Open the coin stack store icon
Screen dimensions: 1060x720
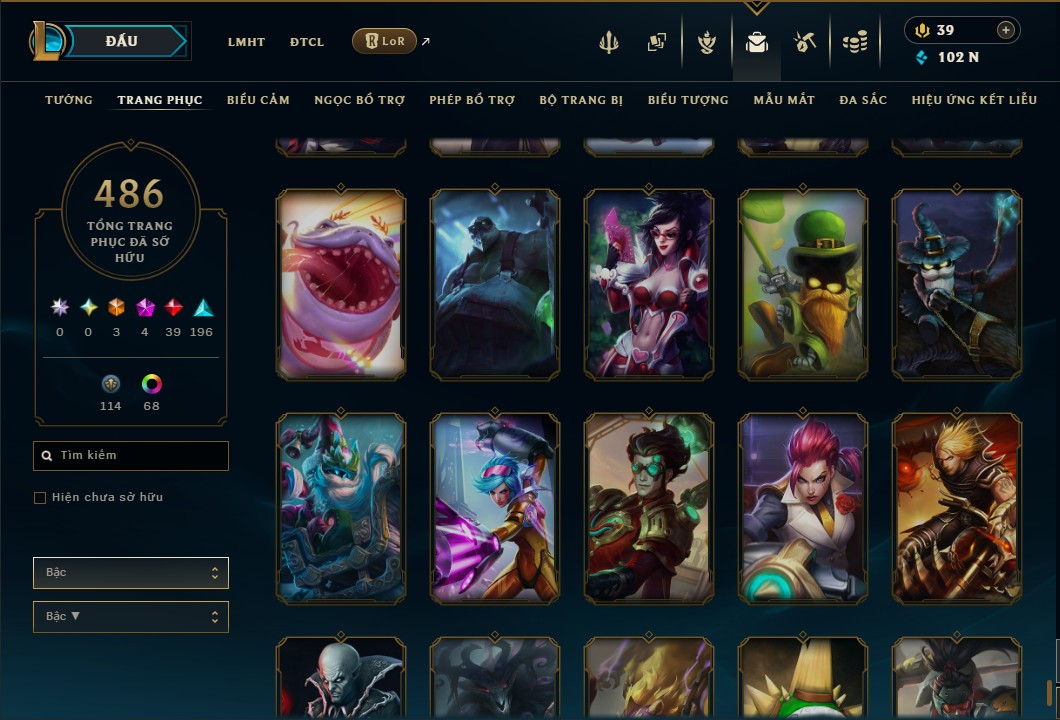854,42
